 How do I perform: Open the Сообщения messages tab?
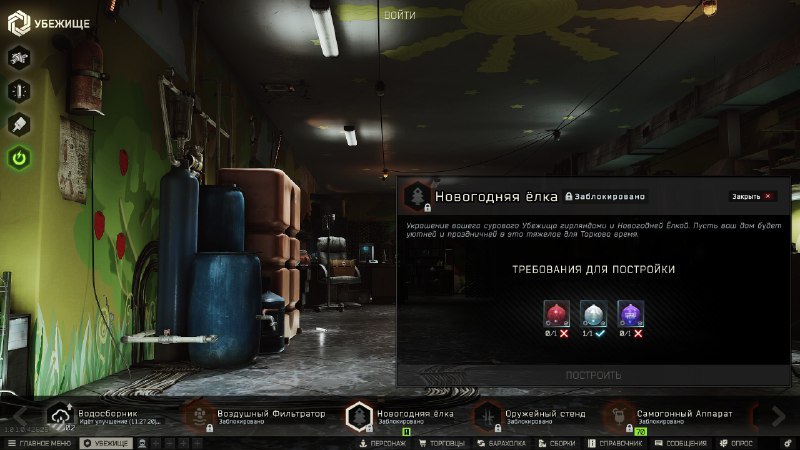(x=681, y=443)
